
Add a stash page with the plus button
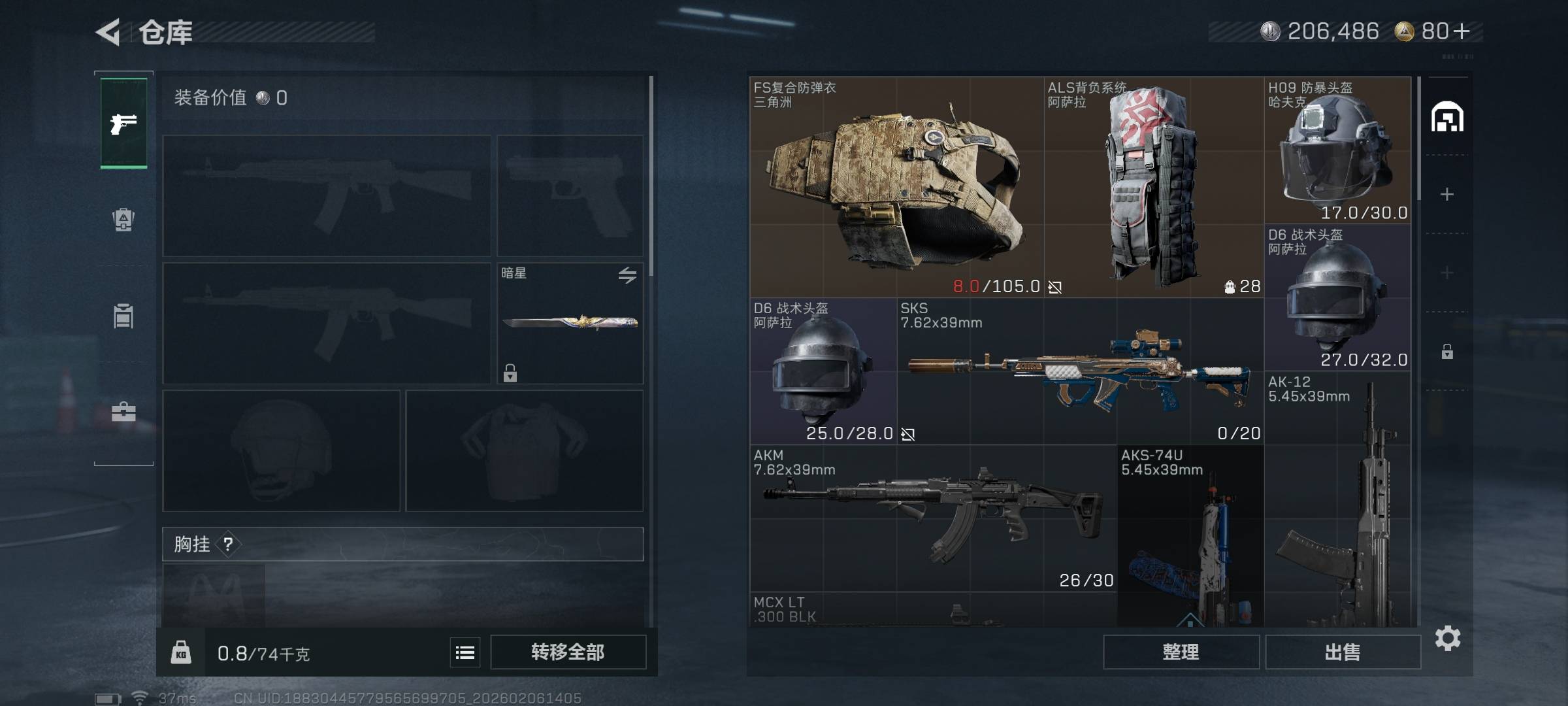point(1447,194)
